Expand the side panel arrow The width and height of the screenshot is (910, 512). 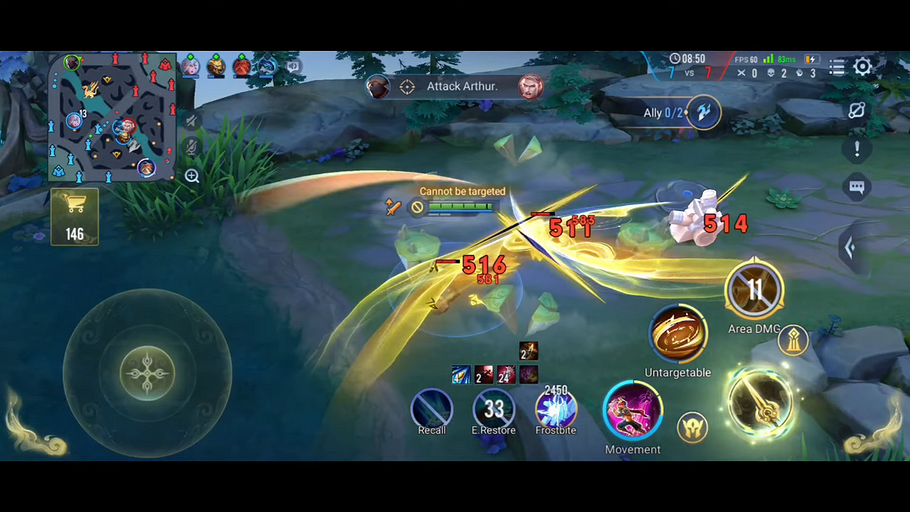[850, 247]
